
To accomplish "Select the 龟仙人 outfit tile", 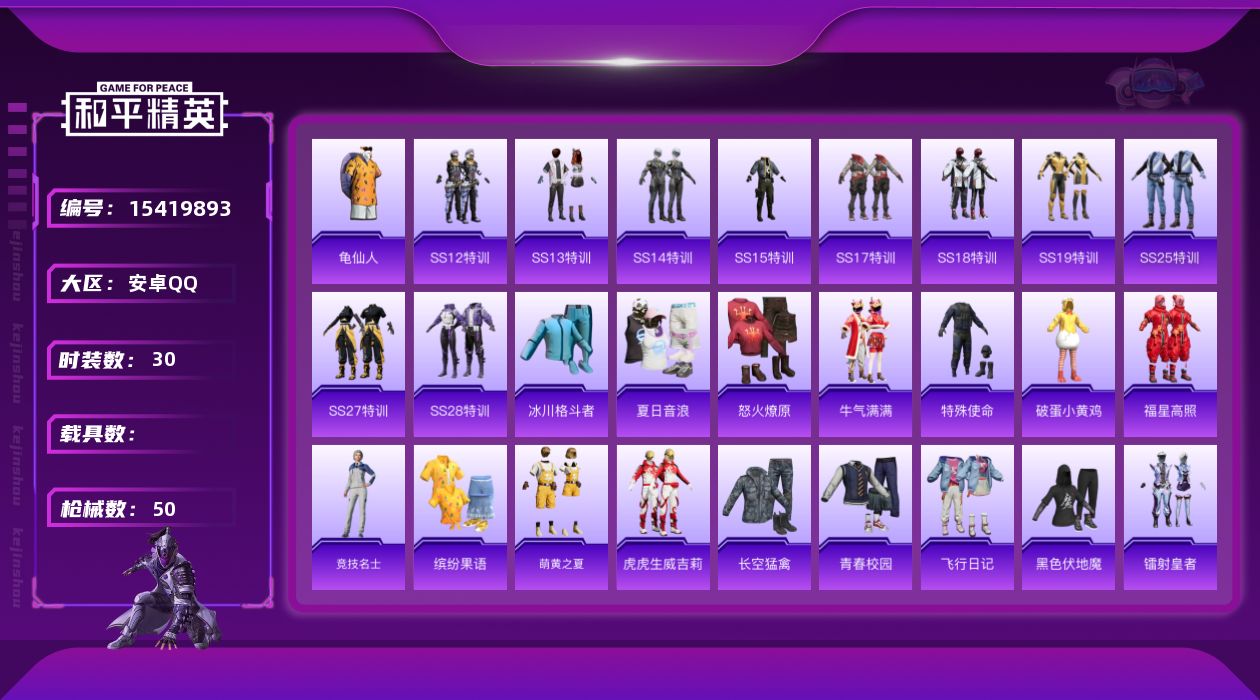I will click(358, 210).
